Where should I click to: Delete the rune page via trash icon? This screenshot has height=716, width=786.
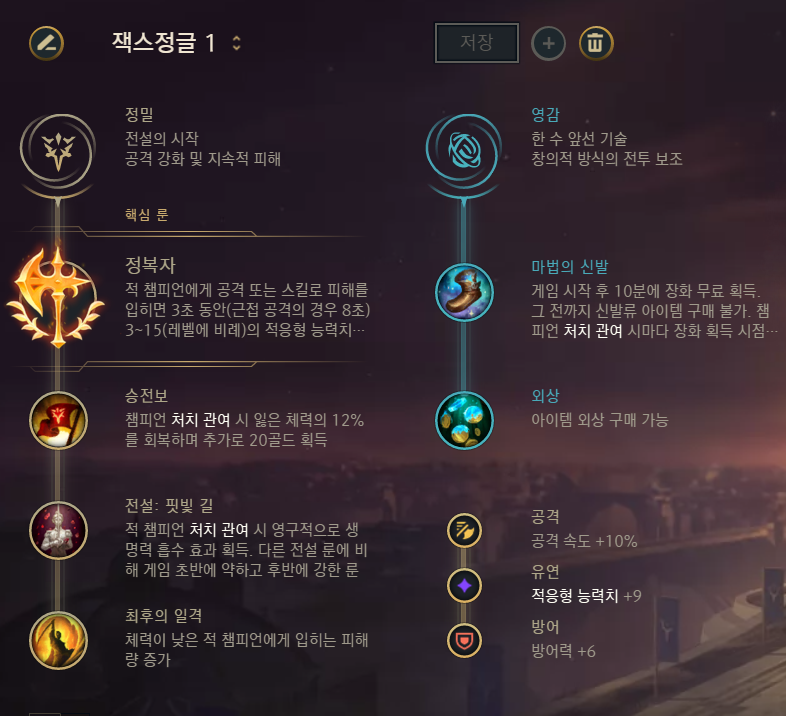click(x=596, y=43)
